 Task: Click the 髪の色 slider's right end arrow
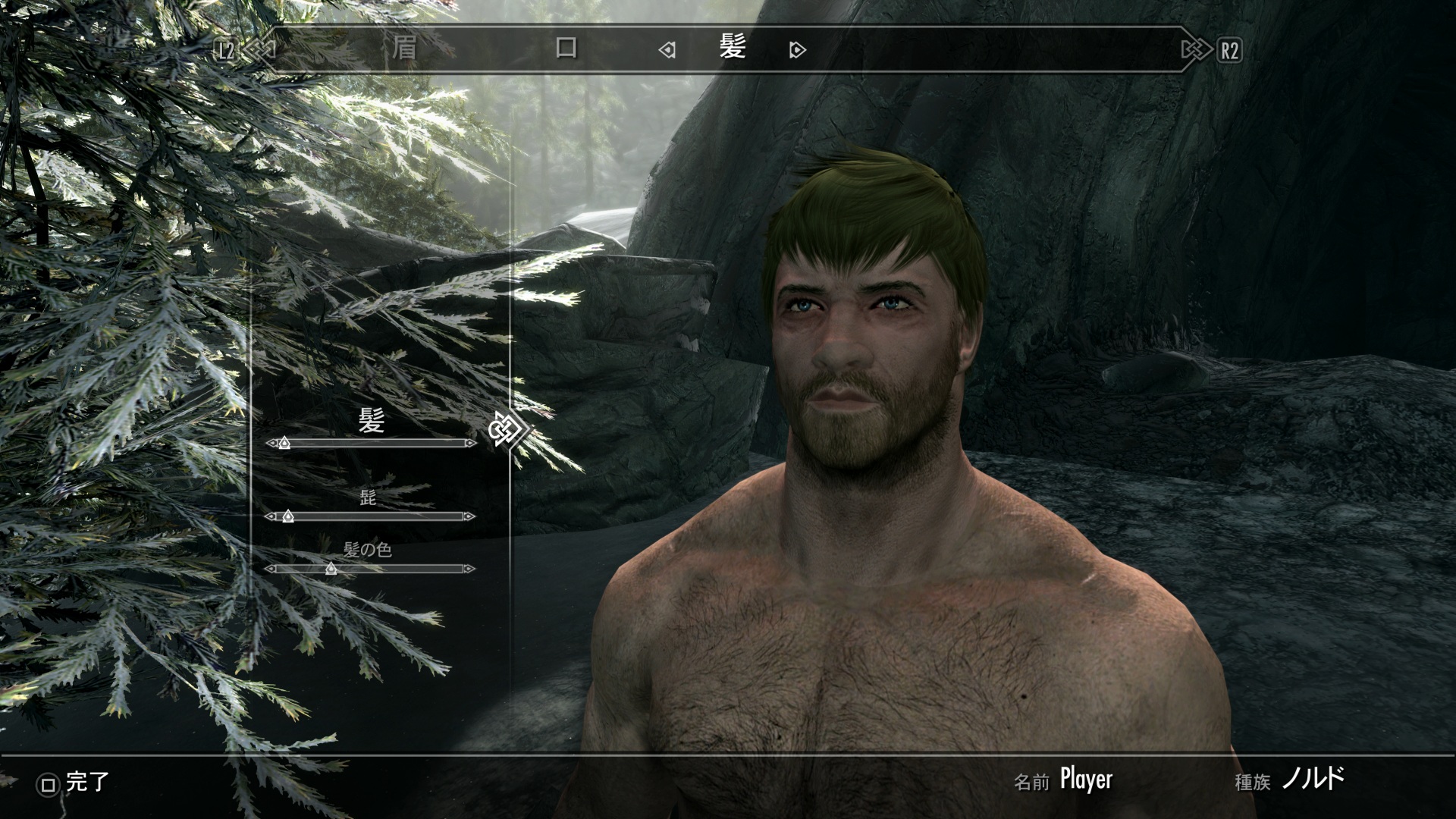click(x=469, y=569)
